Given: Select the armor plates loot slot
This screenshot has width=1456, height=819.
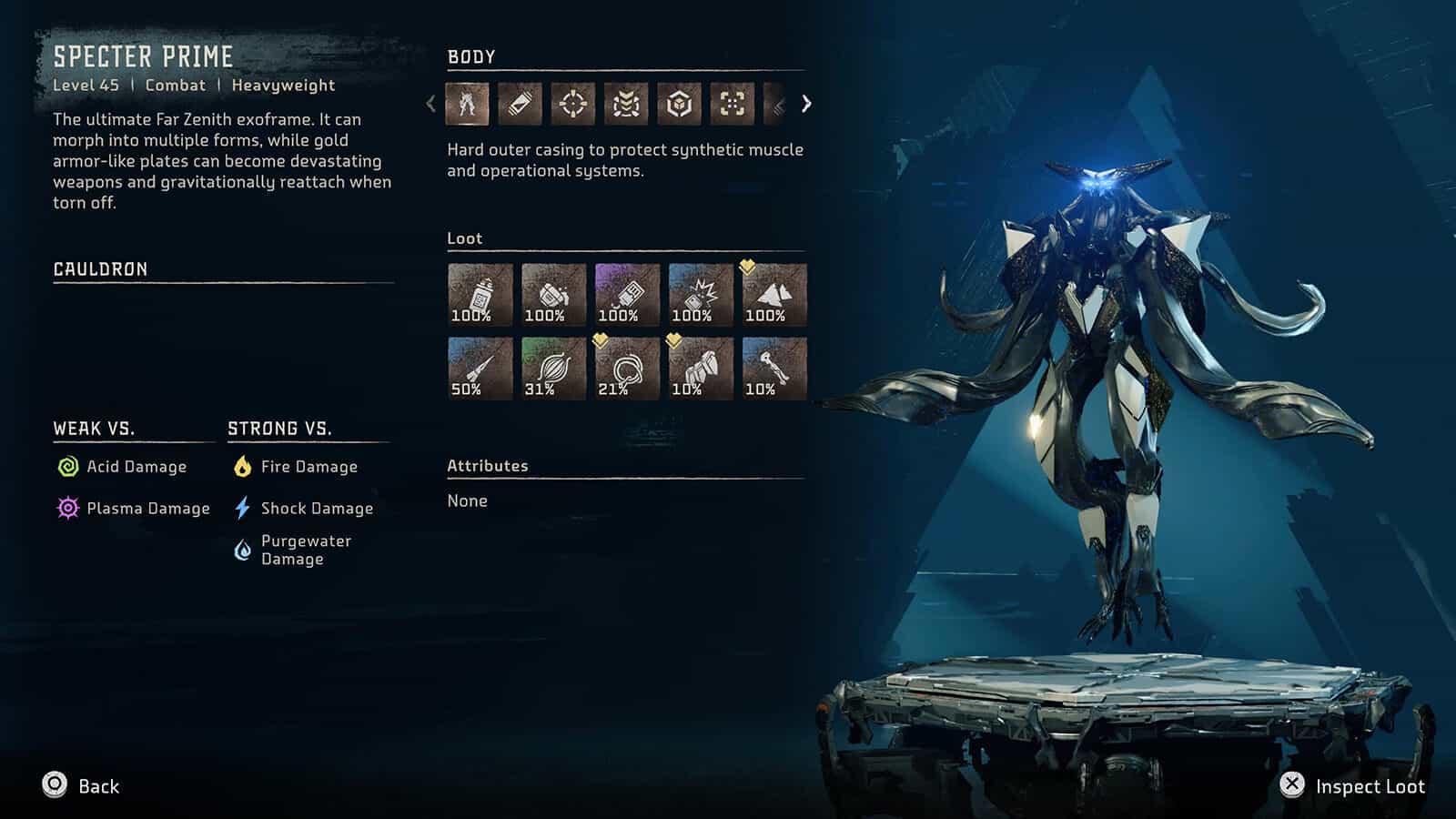Looking at the screenshot, I should pyautogui.click(x=701, y=369).
